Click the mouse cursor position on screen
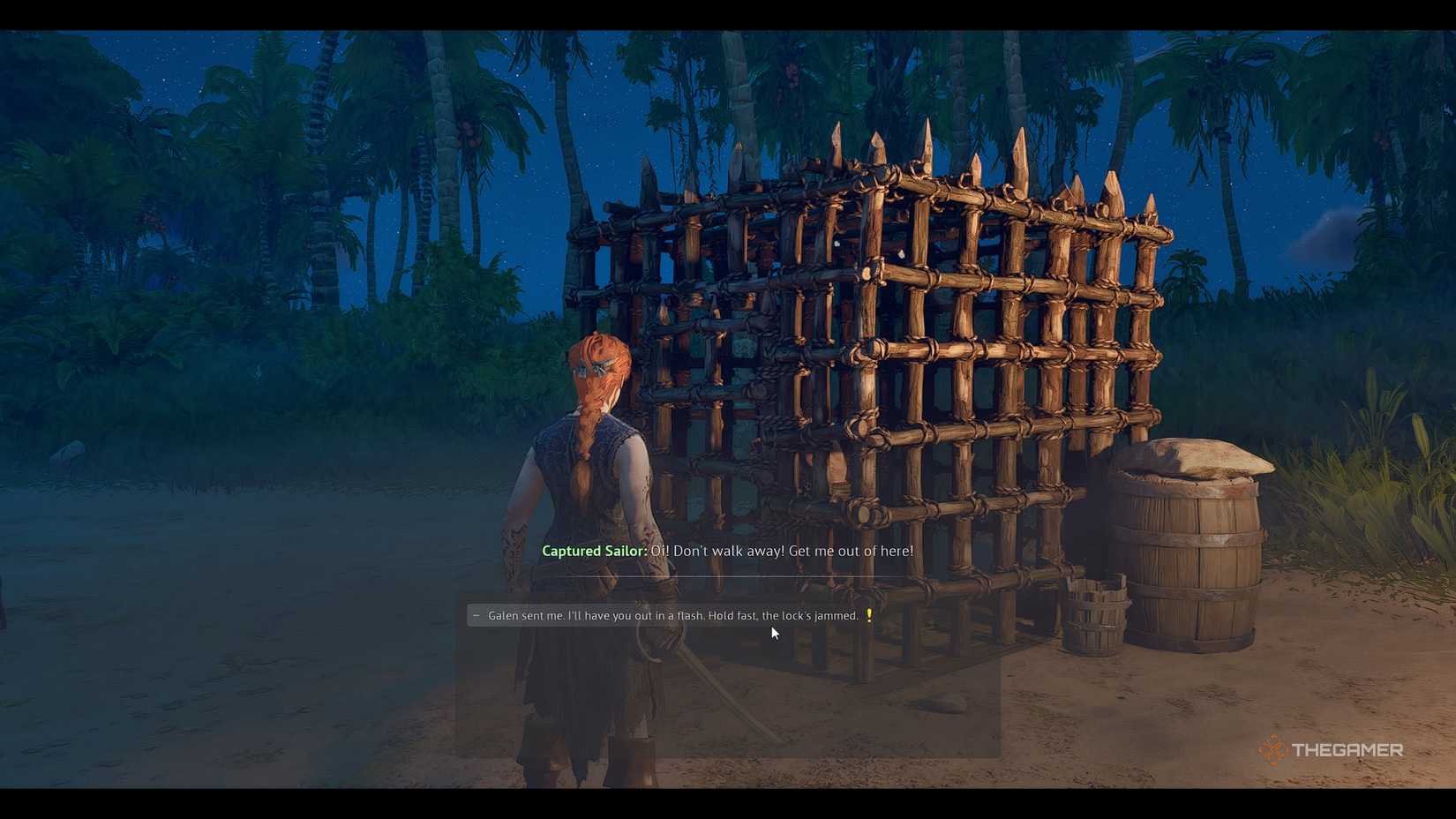The image size is (1456, 819). (x=774, y=633)
